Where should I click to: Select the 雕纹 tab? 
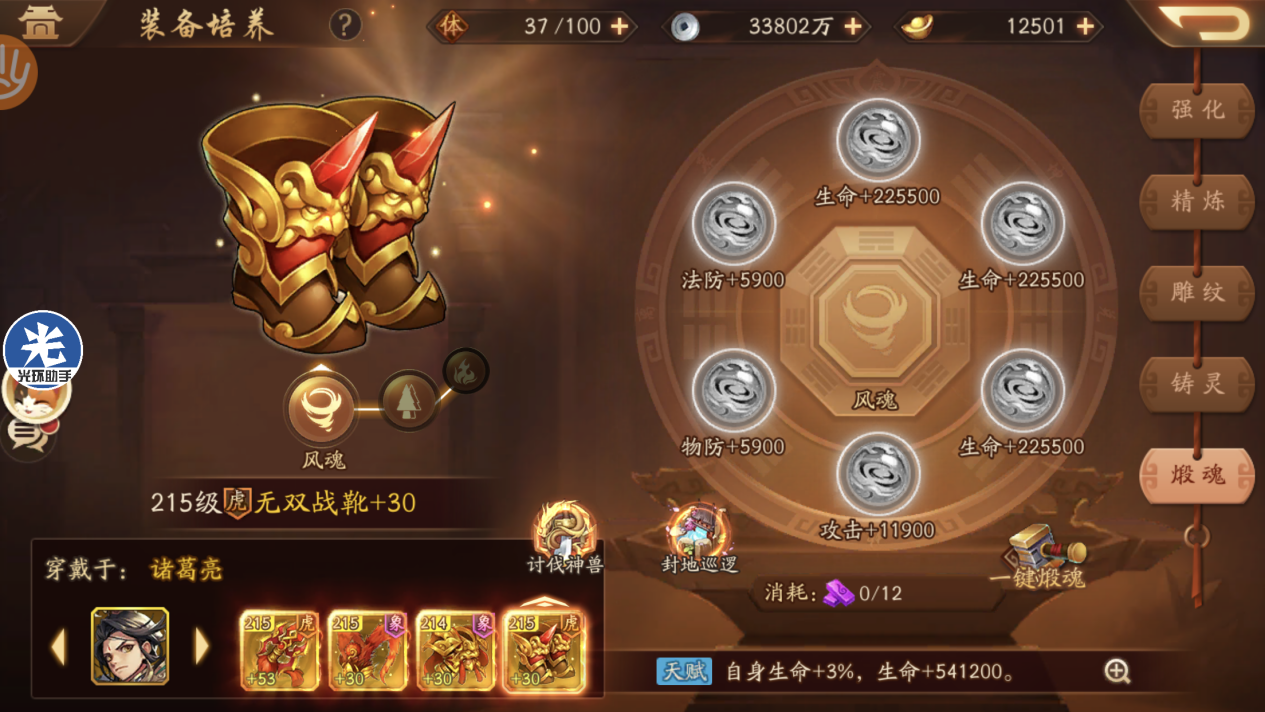tap(1197, 292)
